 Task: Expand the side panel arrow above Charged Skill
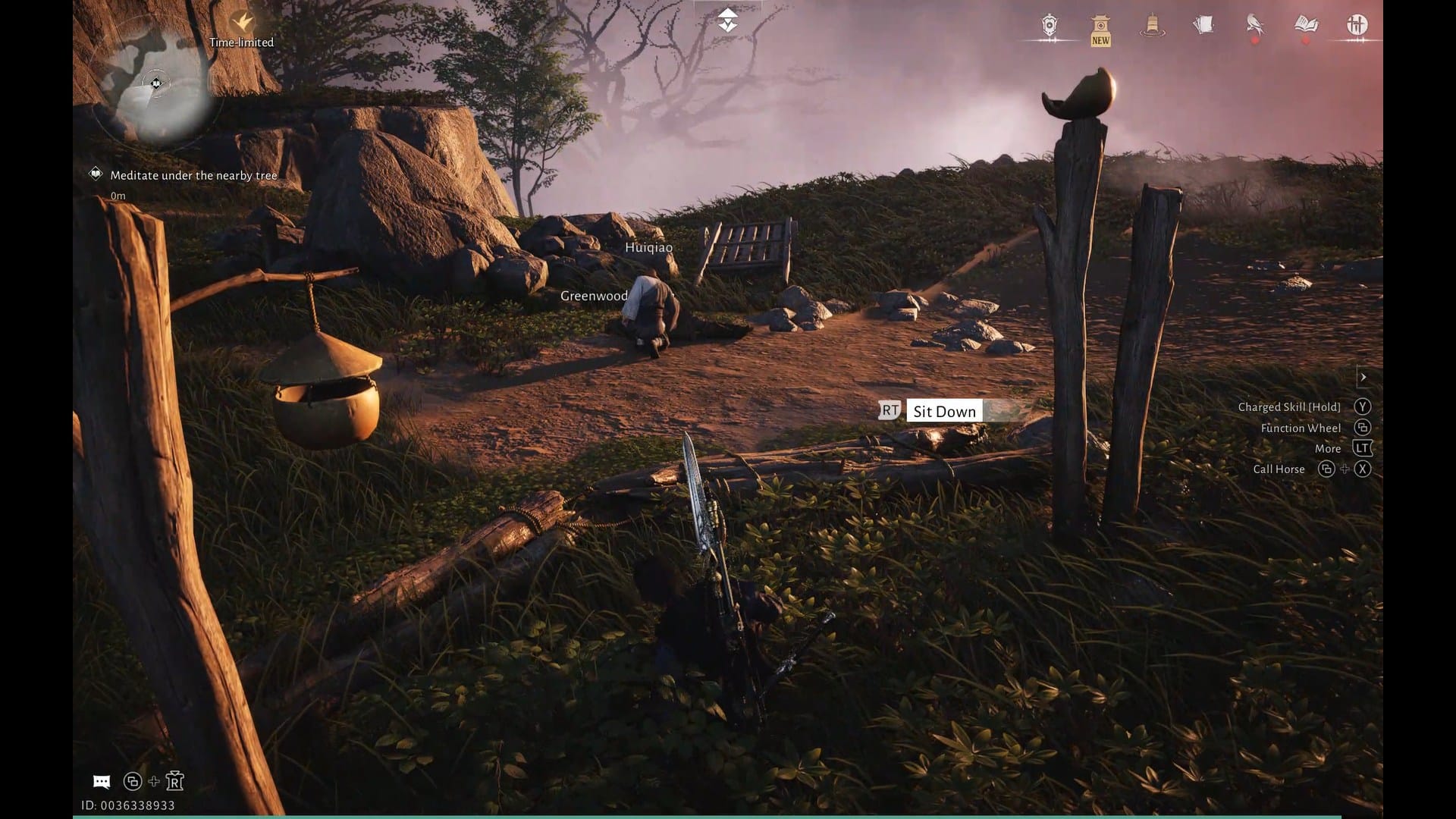pos(1363,377)
